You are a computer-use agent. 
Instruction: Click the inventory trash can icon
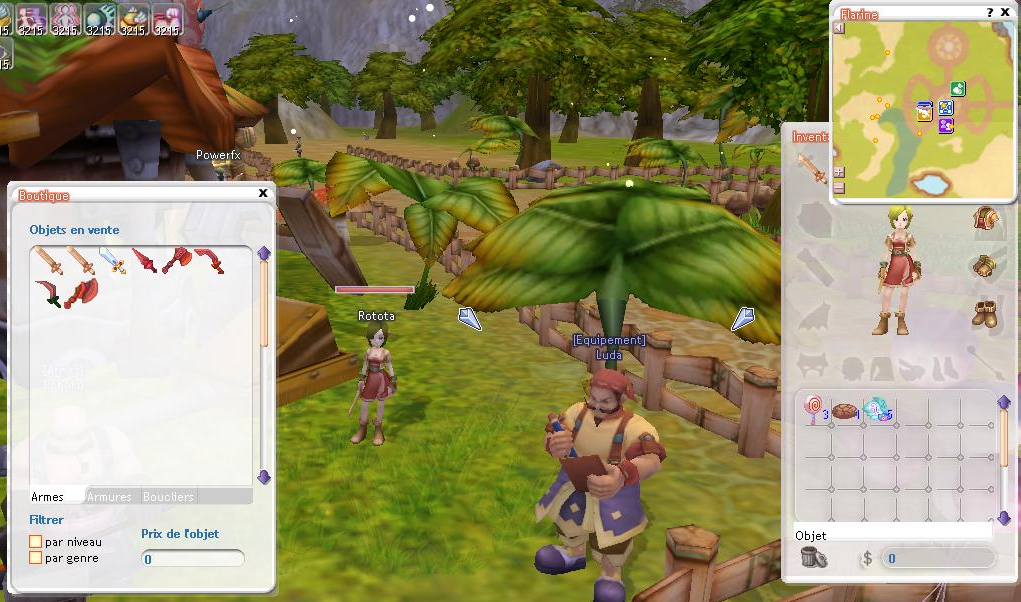click(813, 558)
